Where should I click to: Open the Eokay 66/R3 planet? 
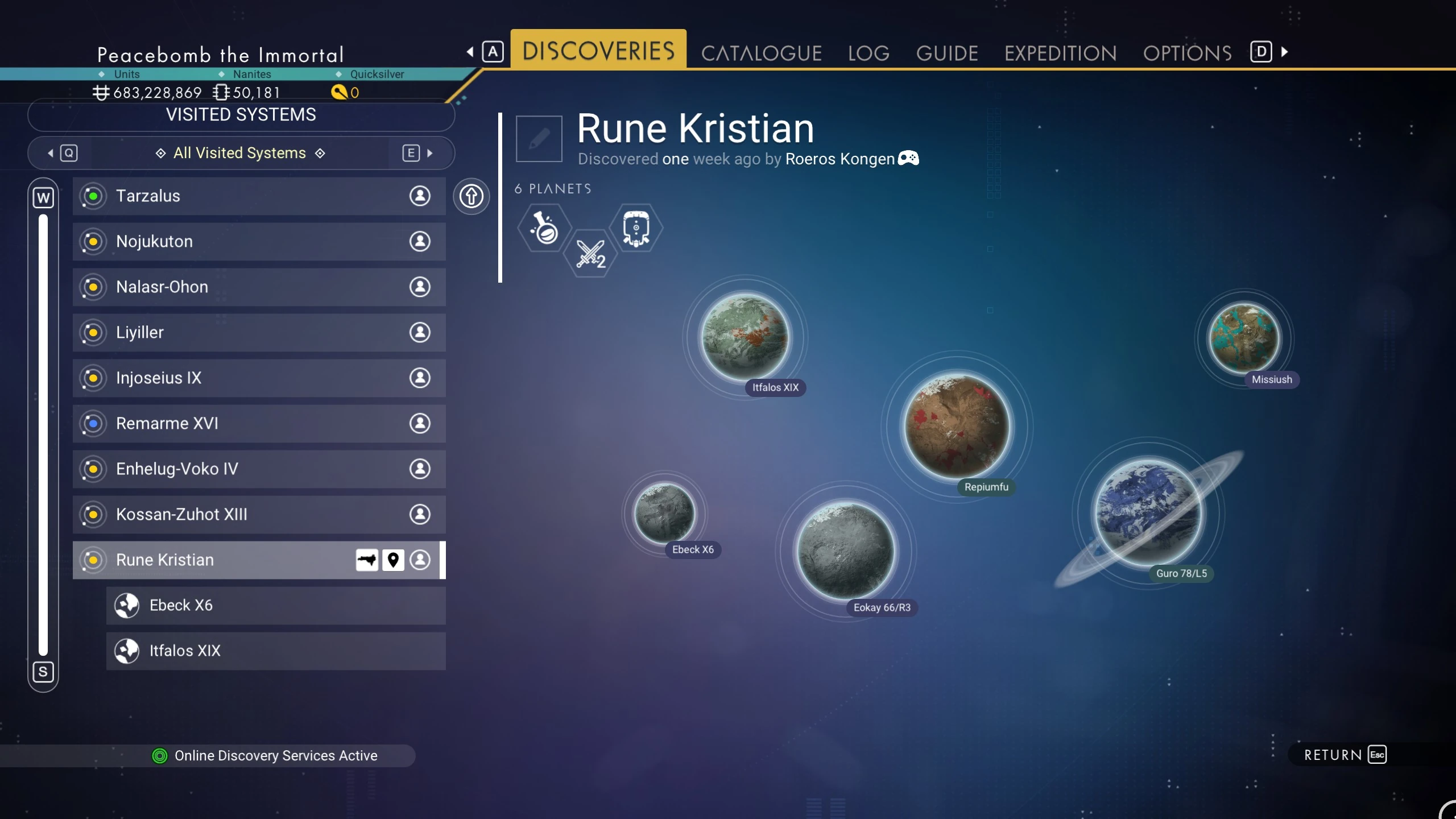pos(846,551)
